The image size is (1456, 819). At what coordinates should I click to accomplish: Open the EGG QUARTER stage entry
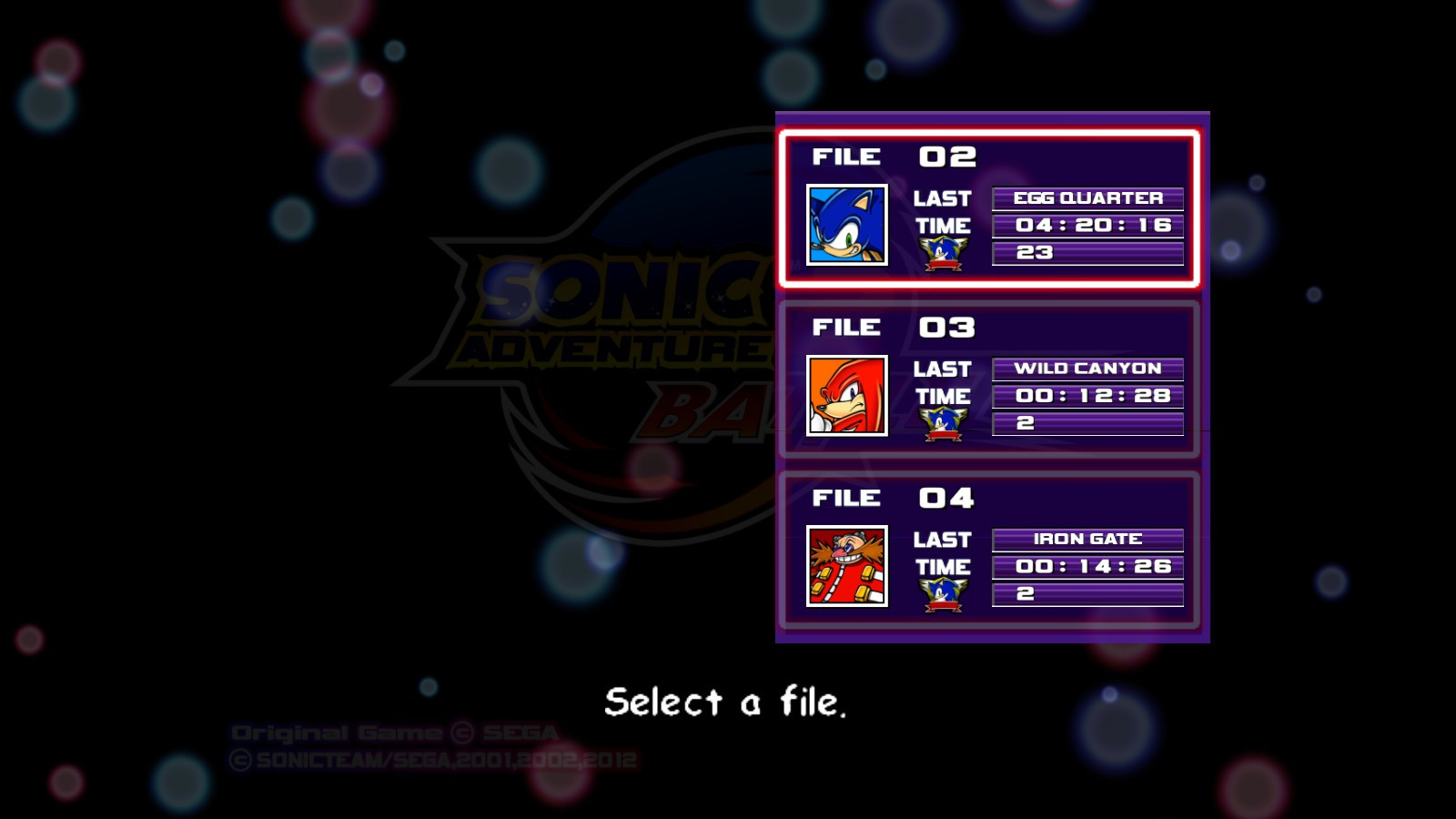tap(1087, 198)
